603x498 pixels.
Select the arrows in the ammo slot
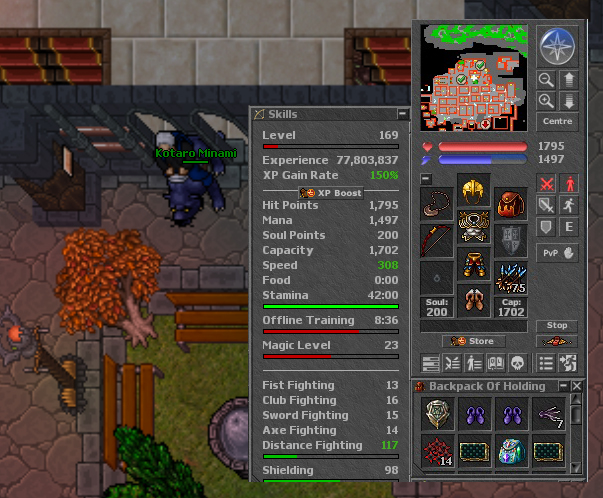point(510,277)
